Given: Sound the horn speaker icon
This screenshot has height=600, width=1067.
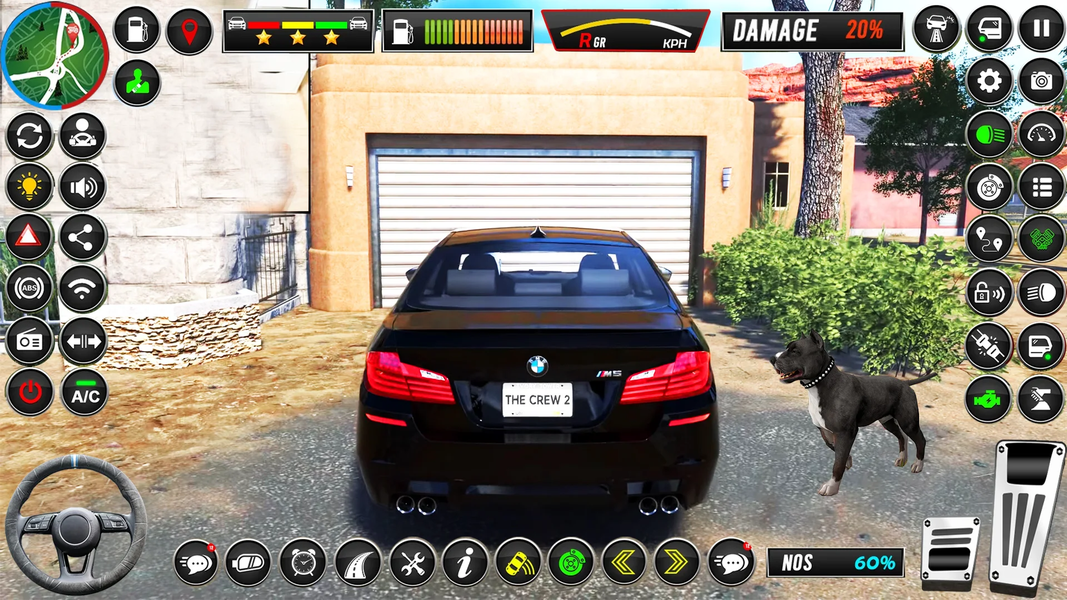Looking at the screenshot, I should tap(83, 186).
